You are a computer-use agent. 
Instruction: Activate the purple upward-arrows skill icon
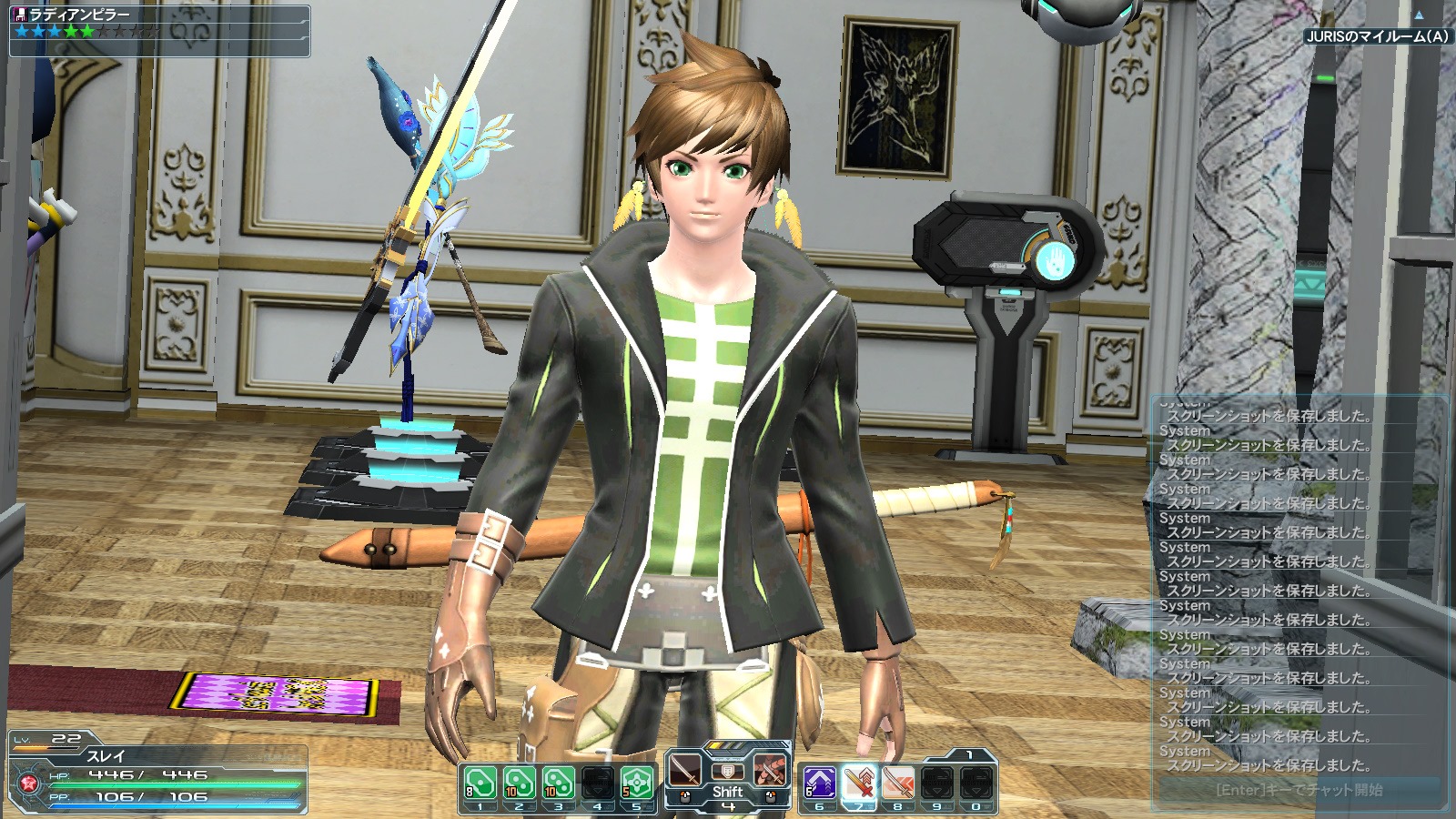click(x=819, y=784)
